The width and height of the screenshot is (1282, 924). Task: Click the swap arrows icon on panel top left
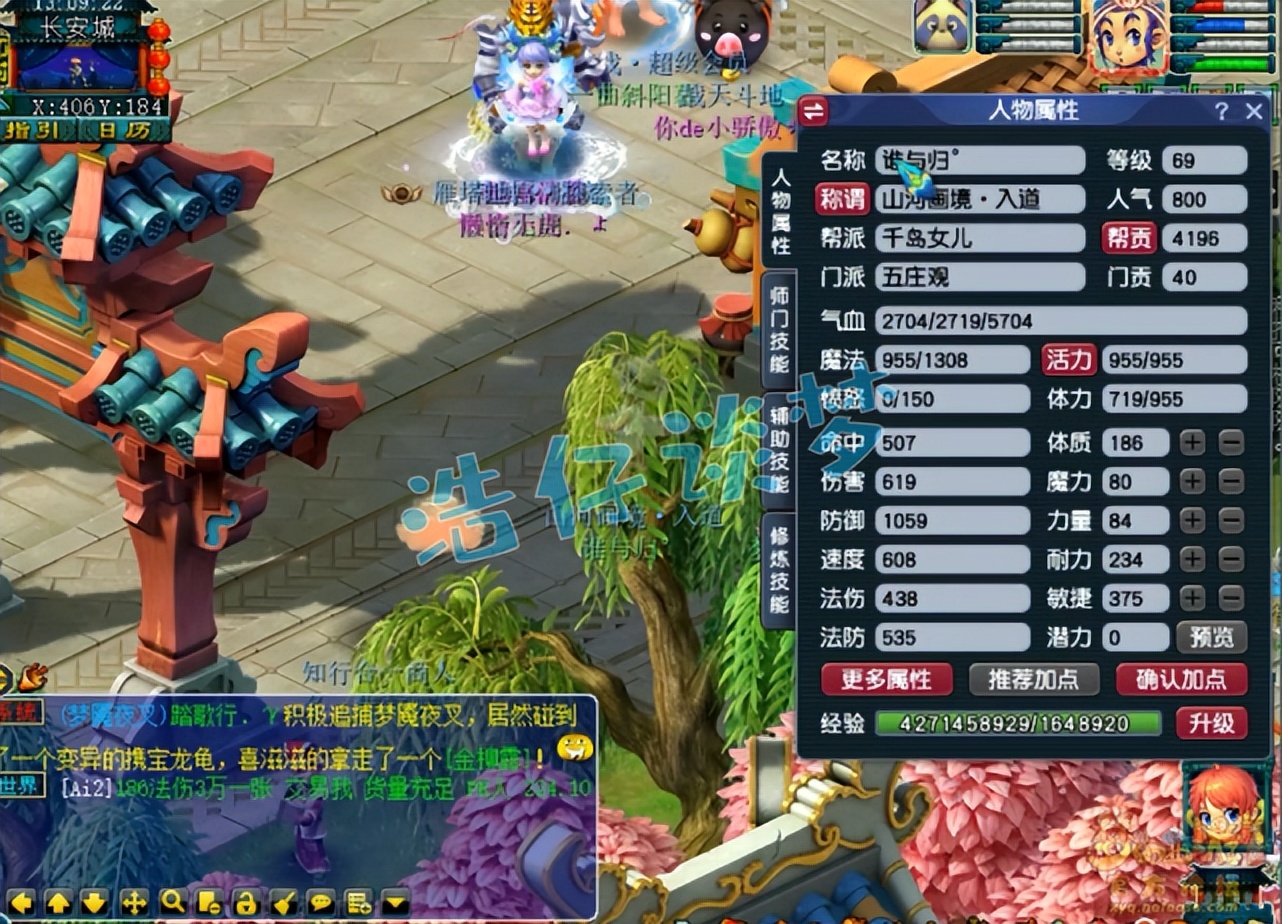tap(815, 112)
